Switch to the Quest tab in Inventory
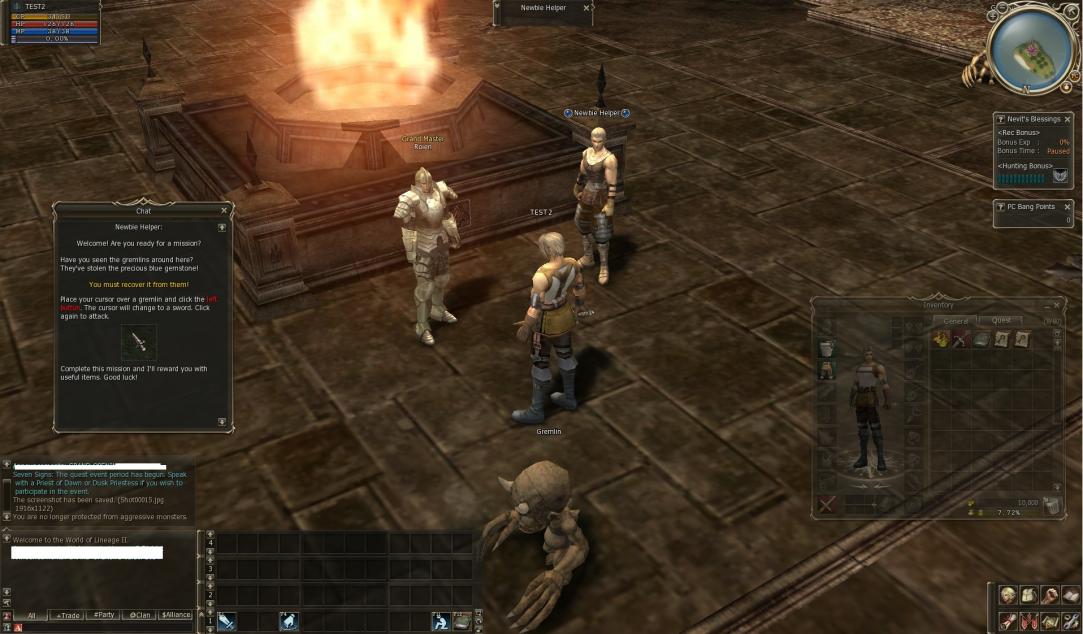 click(1001, 321)
